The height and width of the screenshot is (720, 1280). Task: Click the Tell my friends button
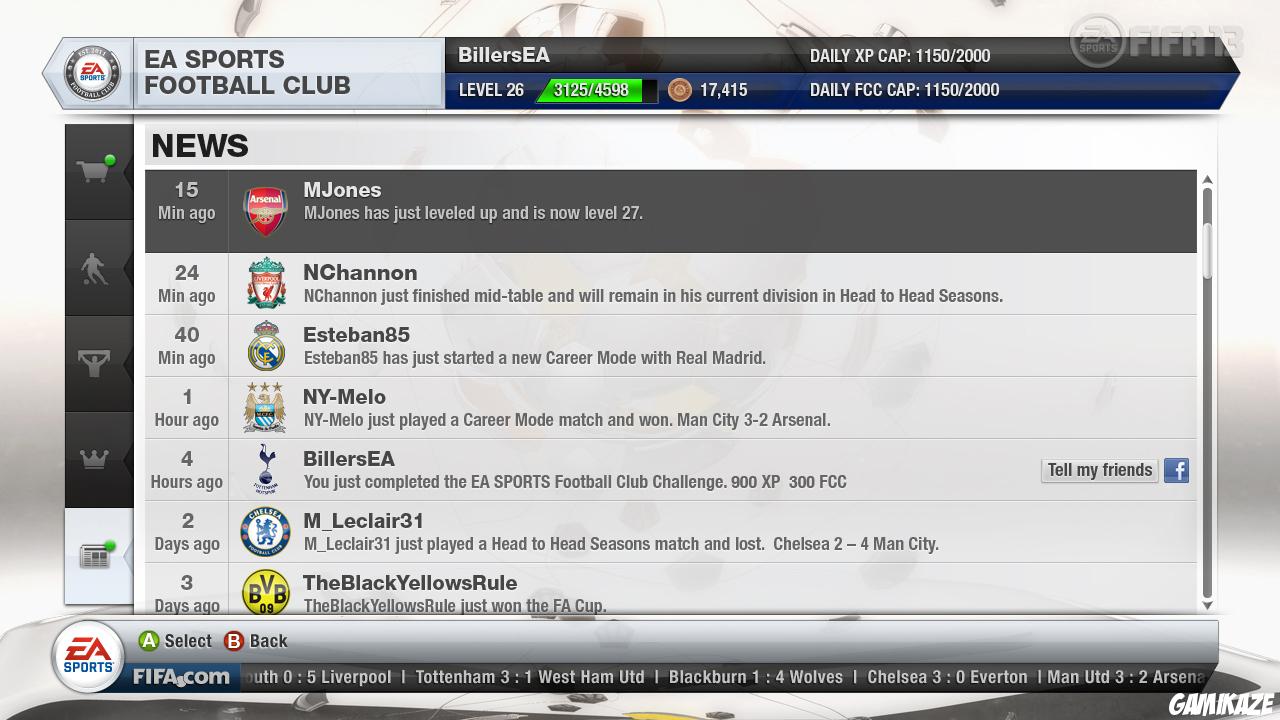1099,470
